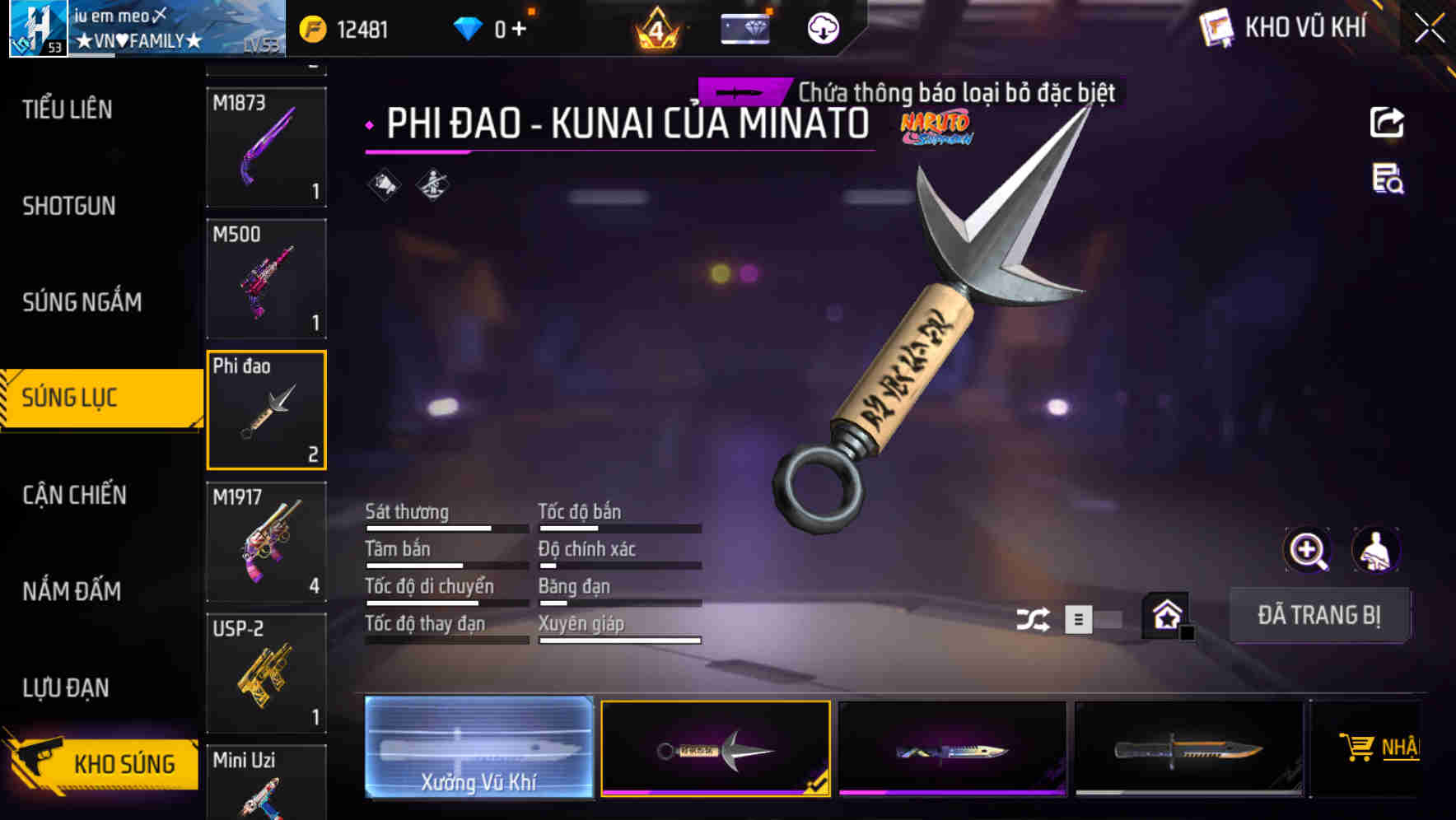
Task: Select the highlighted kunai skin thumbnail
Action: [x=715, y=748]
